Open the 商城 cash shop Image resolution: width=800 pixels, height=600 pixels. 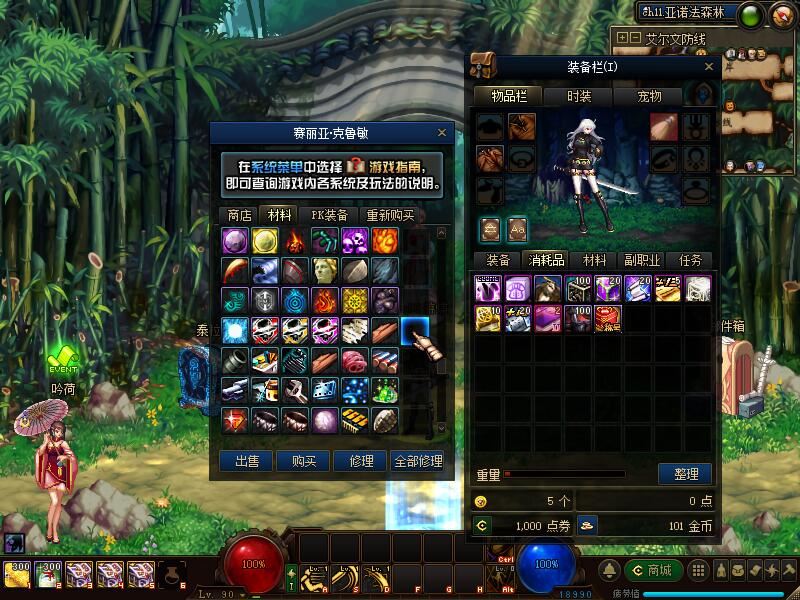[653, 570]
